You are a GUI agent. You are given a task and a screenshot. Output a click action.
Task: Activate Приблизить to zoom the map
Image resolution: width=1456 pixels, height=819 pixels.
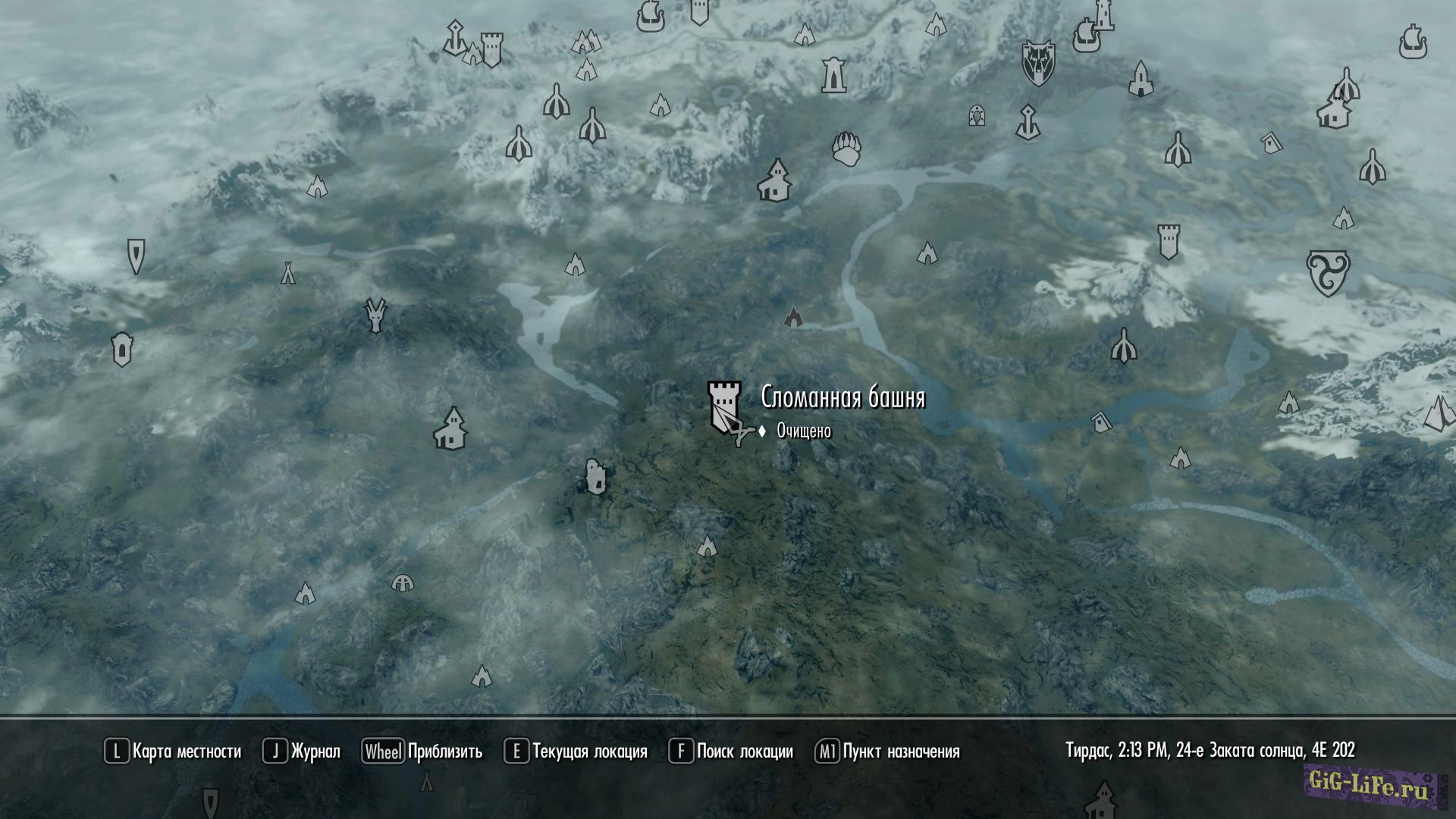(422, 752)
